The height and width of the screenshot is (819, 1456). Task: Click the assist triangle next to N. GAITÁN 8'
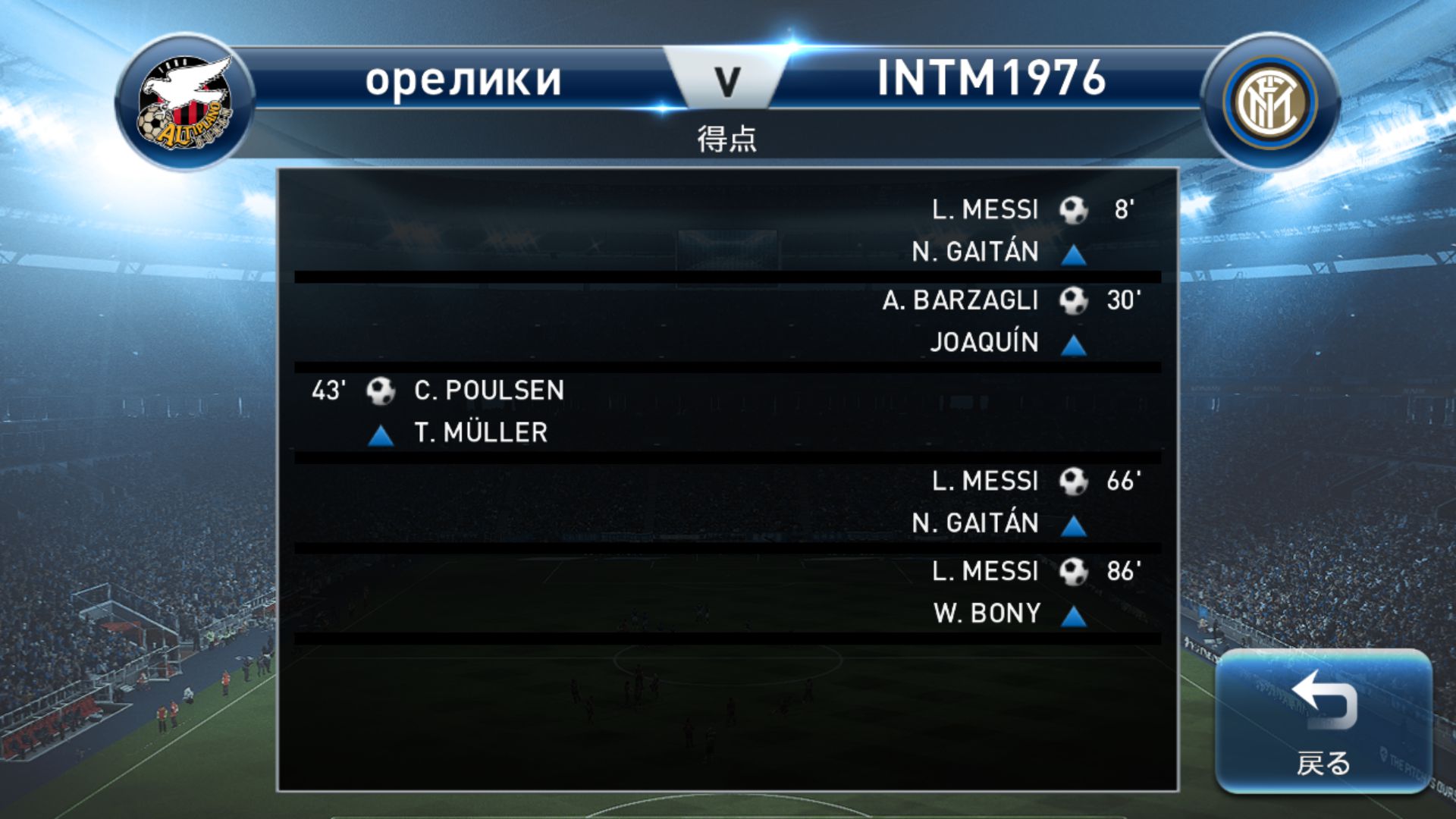pyautogui.click(x=1074, y=255)
